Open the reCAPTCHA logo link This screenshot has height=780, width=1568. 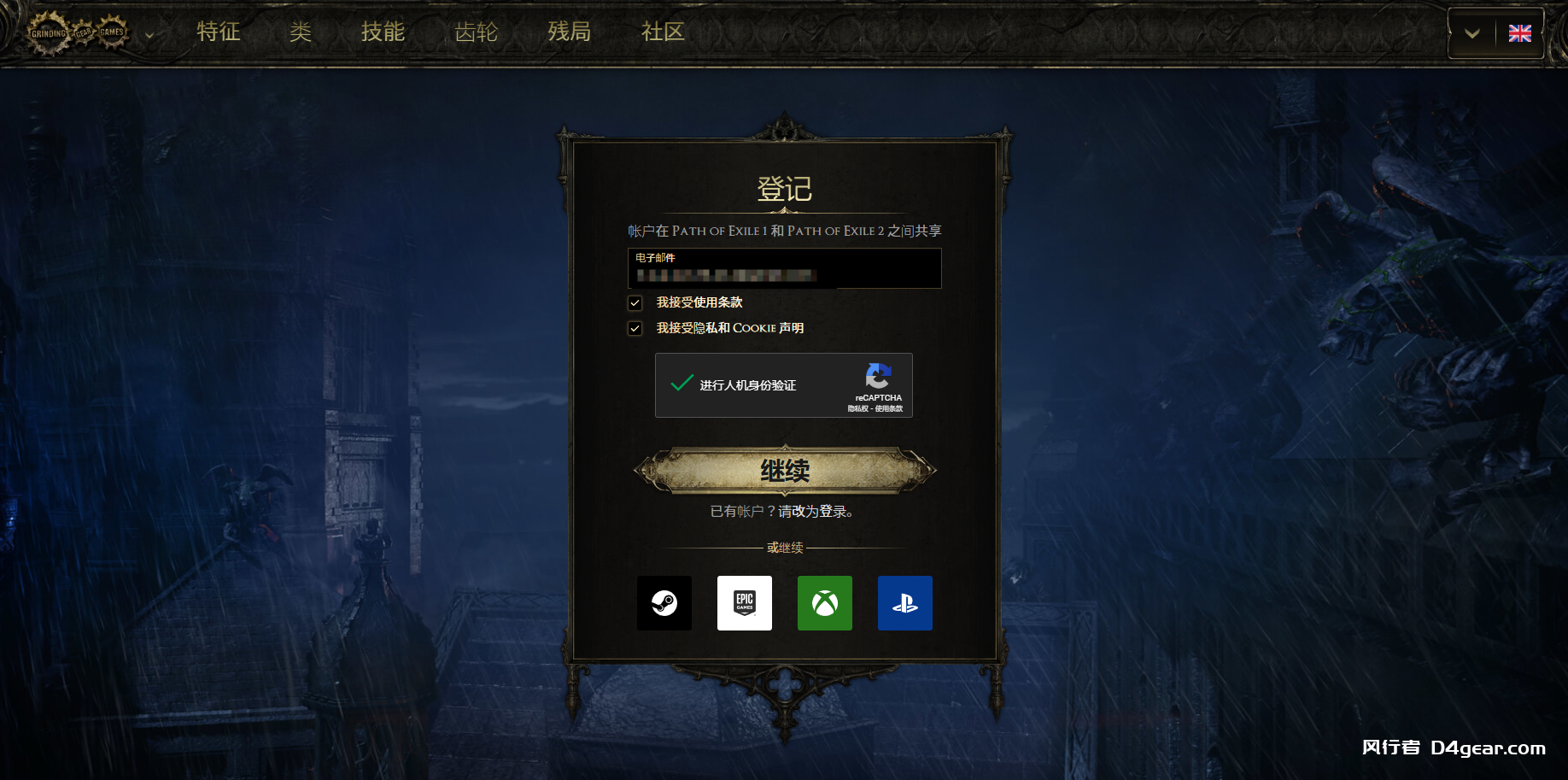(878, 377)
